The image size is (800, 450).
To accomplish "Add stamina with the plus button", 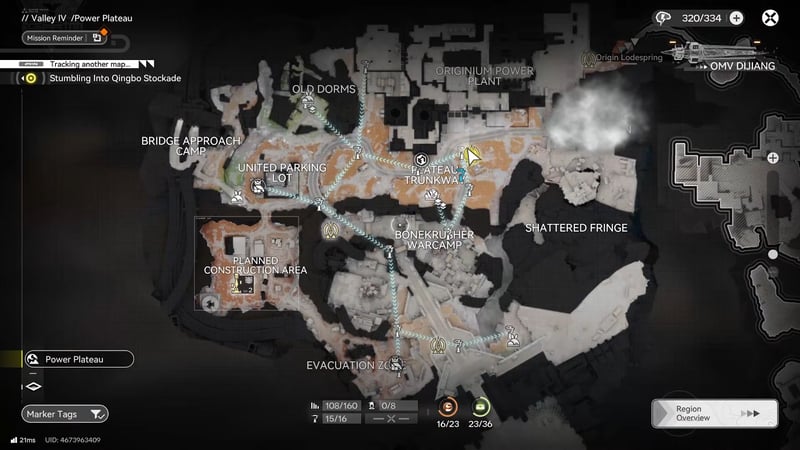I will click(736, 17).
